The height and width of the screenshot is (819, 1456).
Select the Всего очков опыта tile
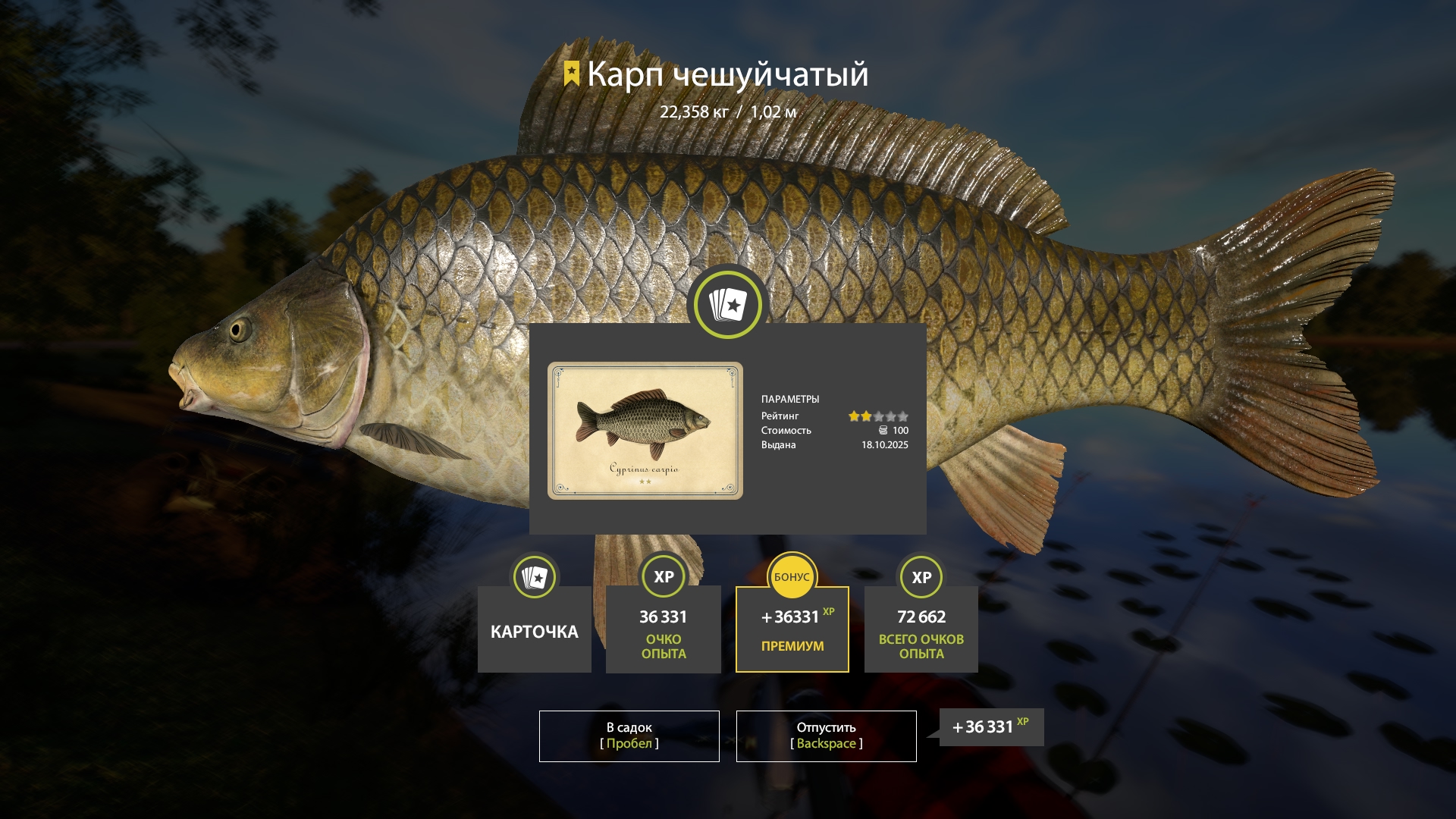coord(921,629)
